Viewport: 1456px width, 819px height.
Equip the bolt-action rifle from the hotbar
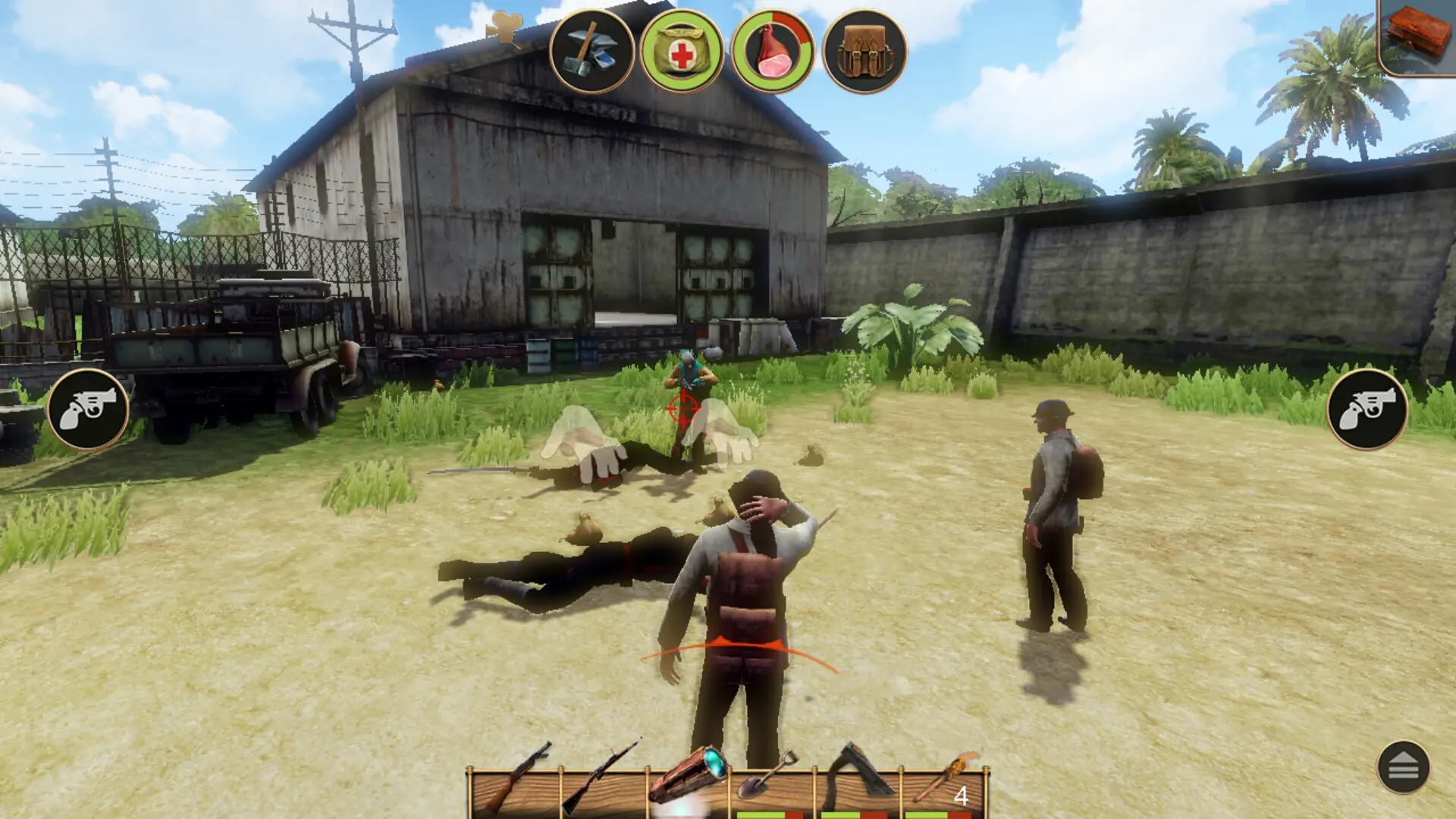point(603,781)
